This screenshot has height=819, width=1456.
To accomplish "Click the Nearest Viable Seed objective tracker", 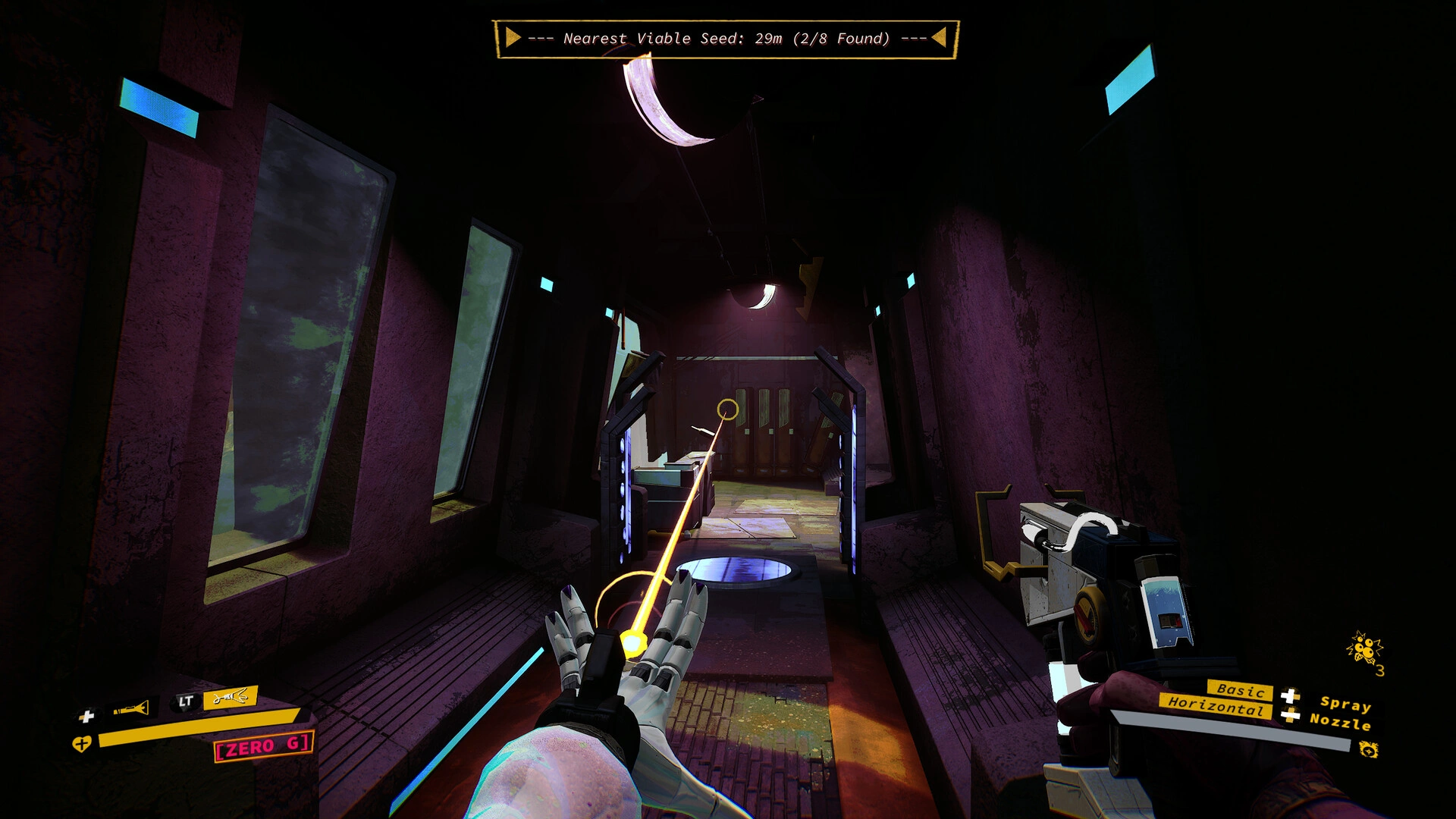I will 726,39.
